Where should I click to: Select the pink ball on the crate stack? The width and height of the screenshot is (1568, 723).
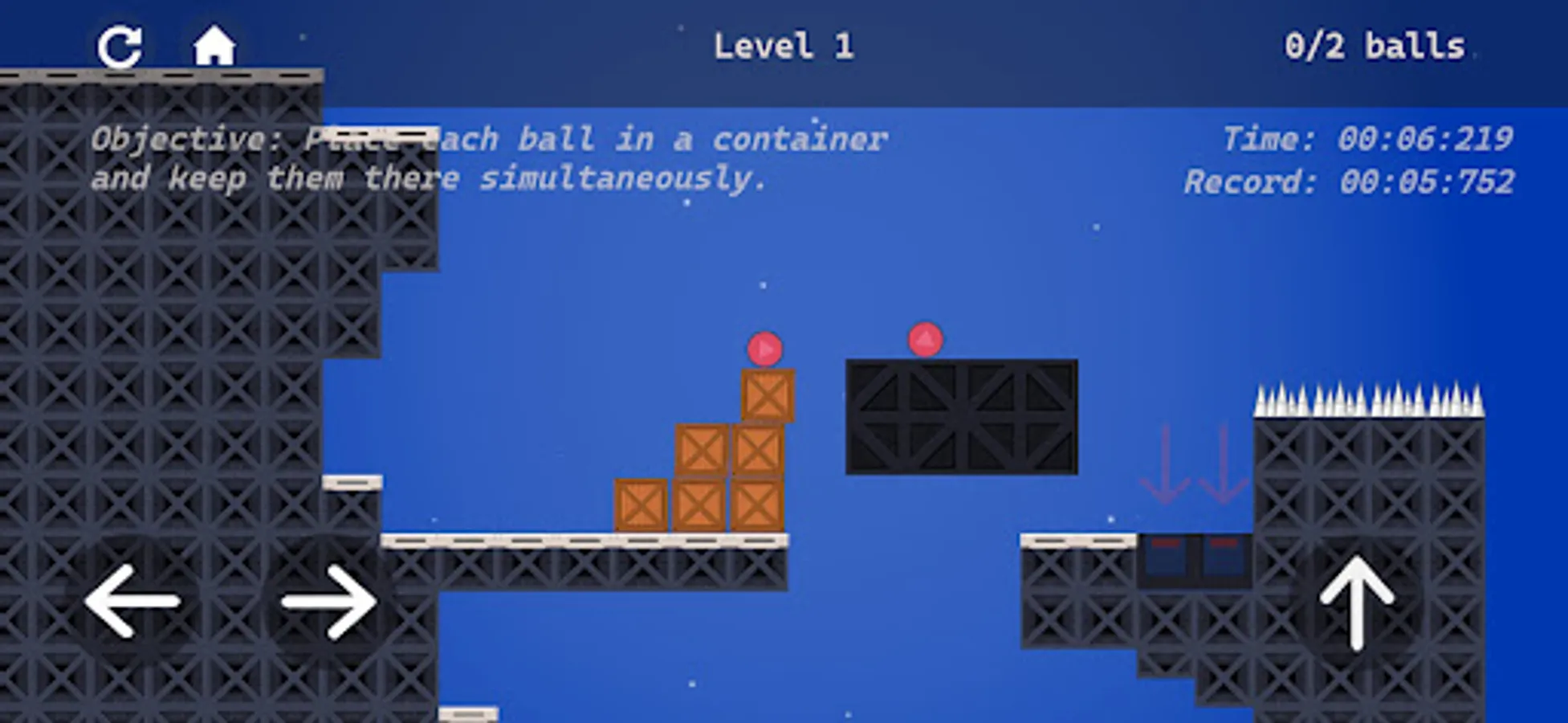coord(765,349)
